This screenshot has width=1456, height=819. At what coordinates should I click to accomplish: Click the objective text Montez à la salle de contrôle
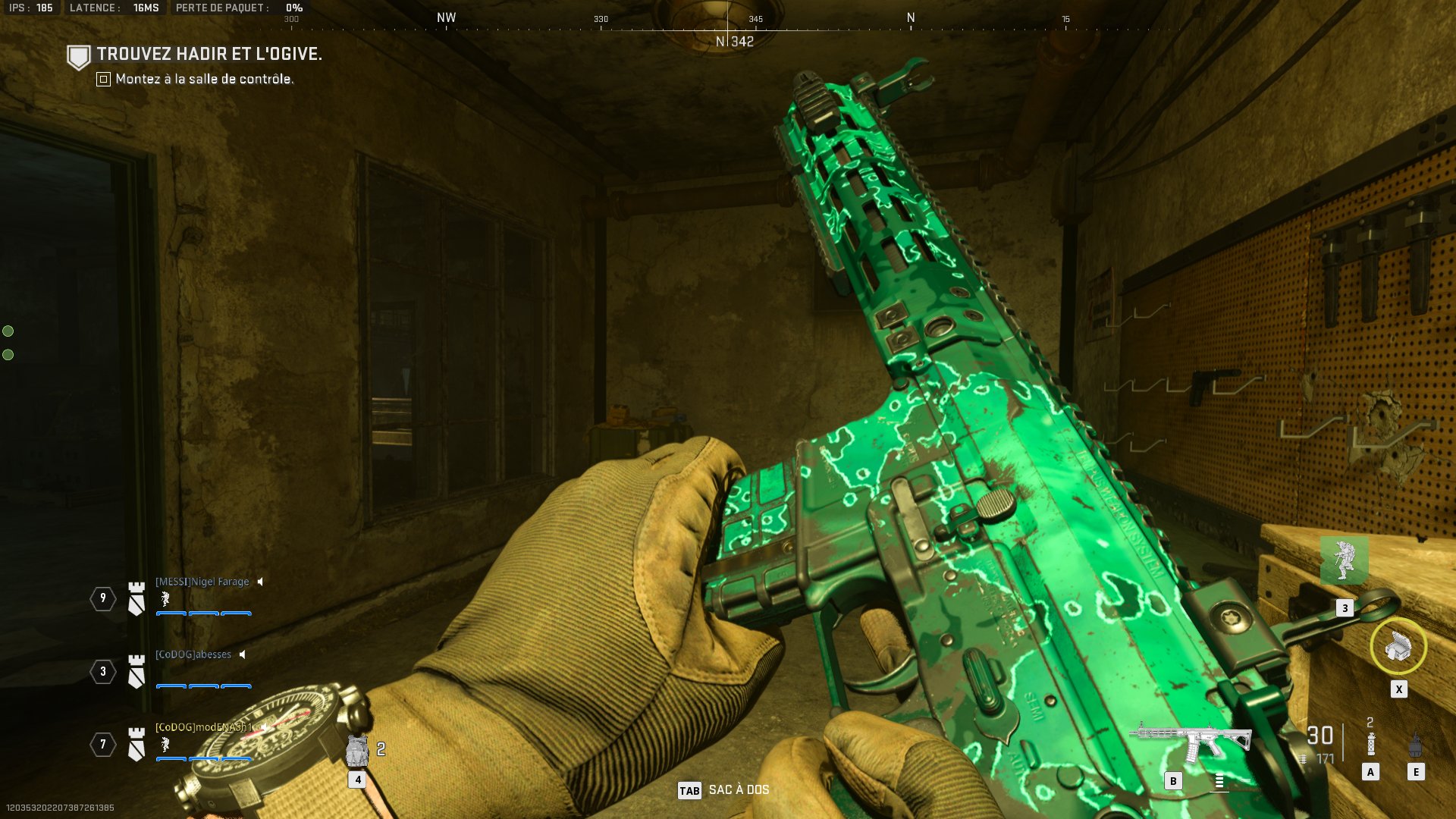click(x=203, y=78)
